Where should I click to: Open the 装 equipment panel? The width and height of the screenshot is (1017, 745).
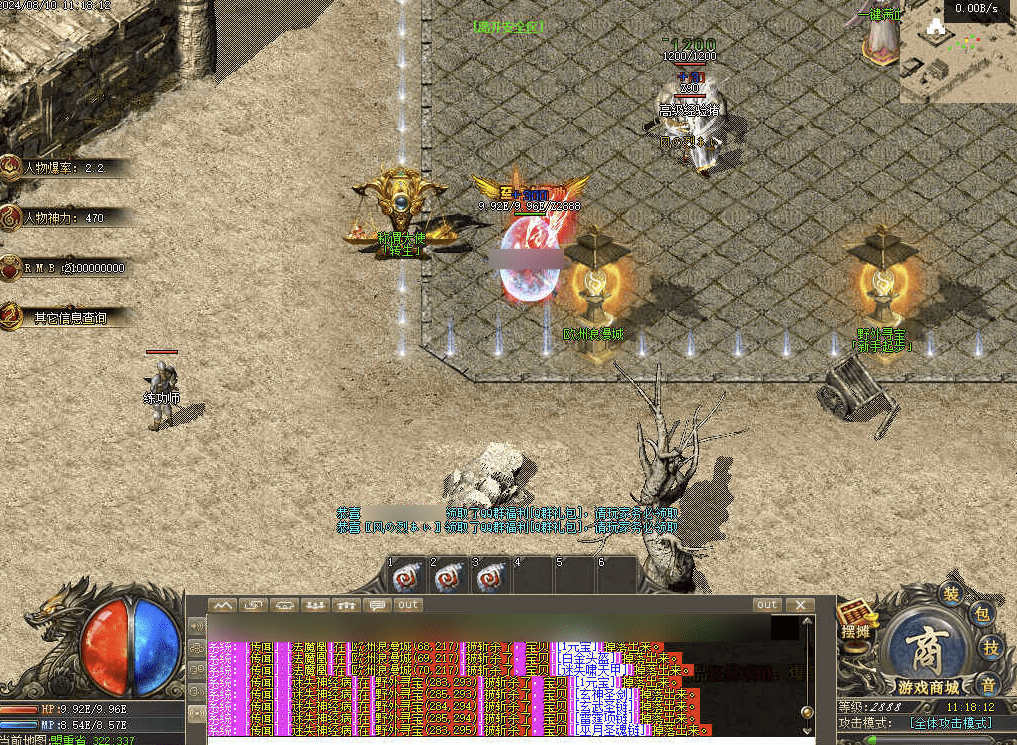(x=950, y=593)
